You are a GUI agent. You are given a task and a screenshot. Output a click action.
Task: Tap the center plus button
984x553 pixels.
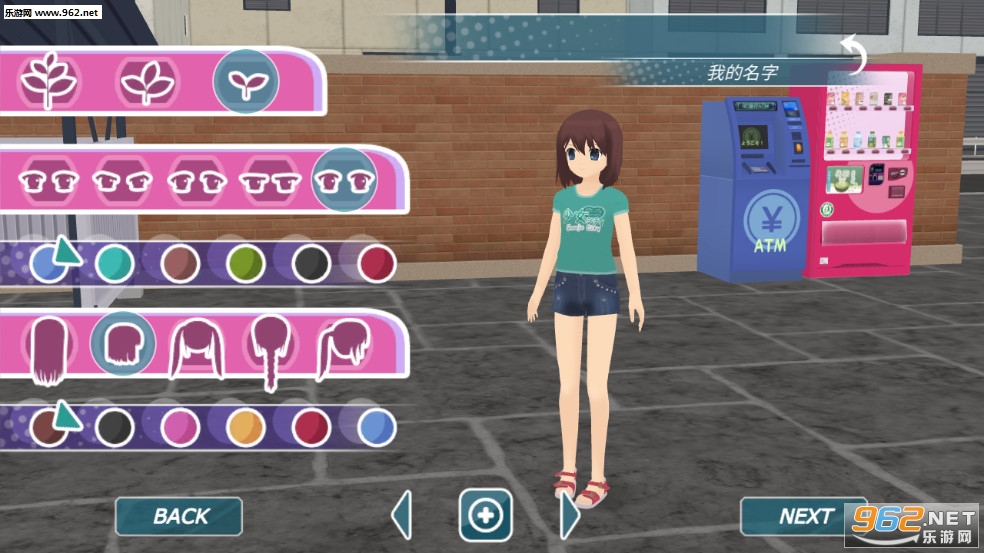(486, 516)
